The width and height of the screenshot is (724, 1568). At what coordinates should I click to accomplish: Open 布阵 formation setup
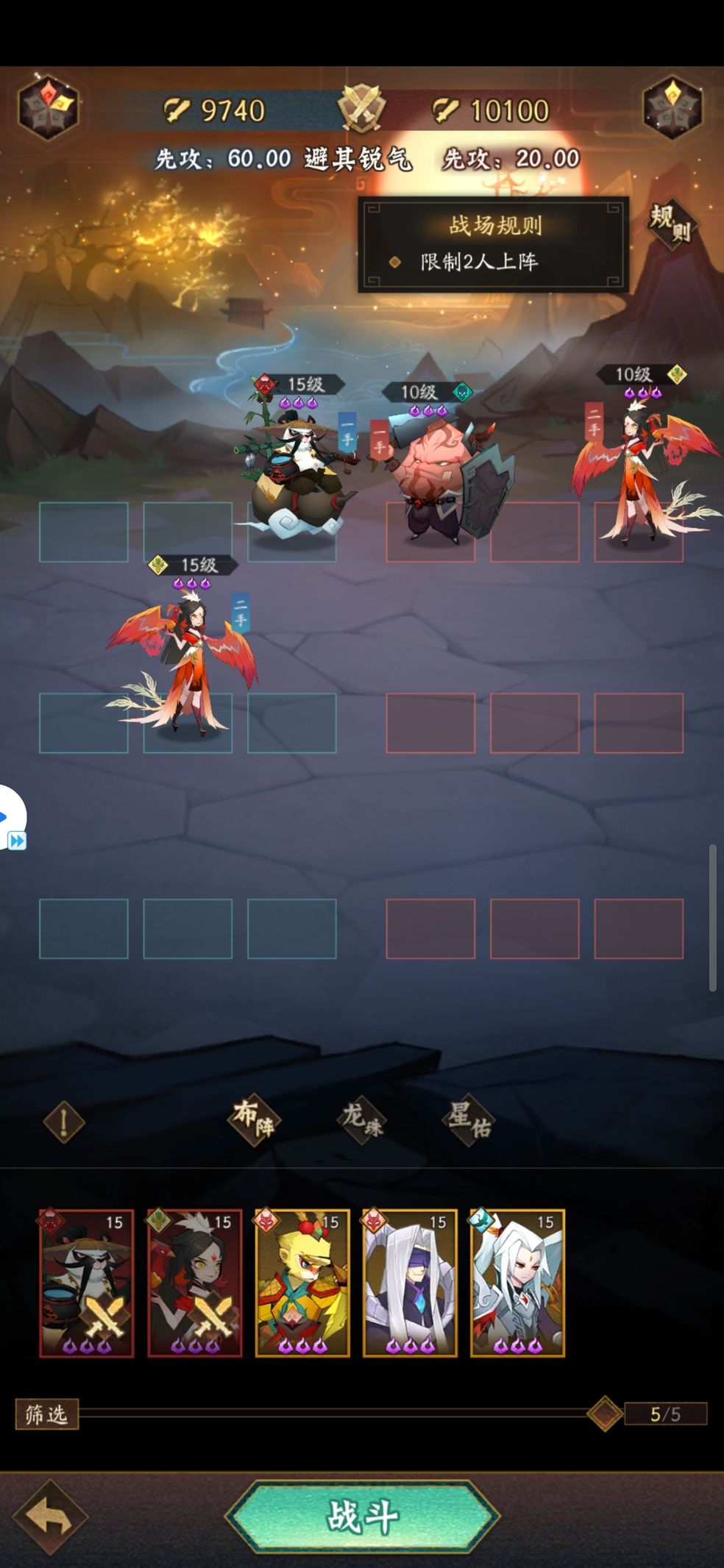coord(253,1119)
